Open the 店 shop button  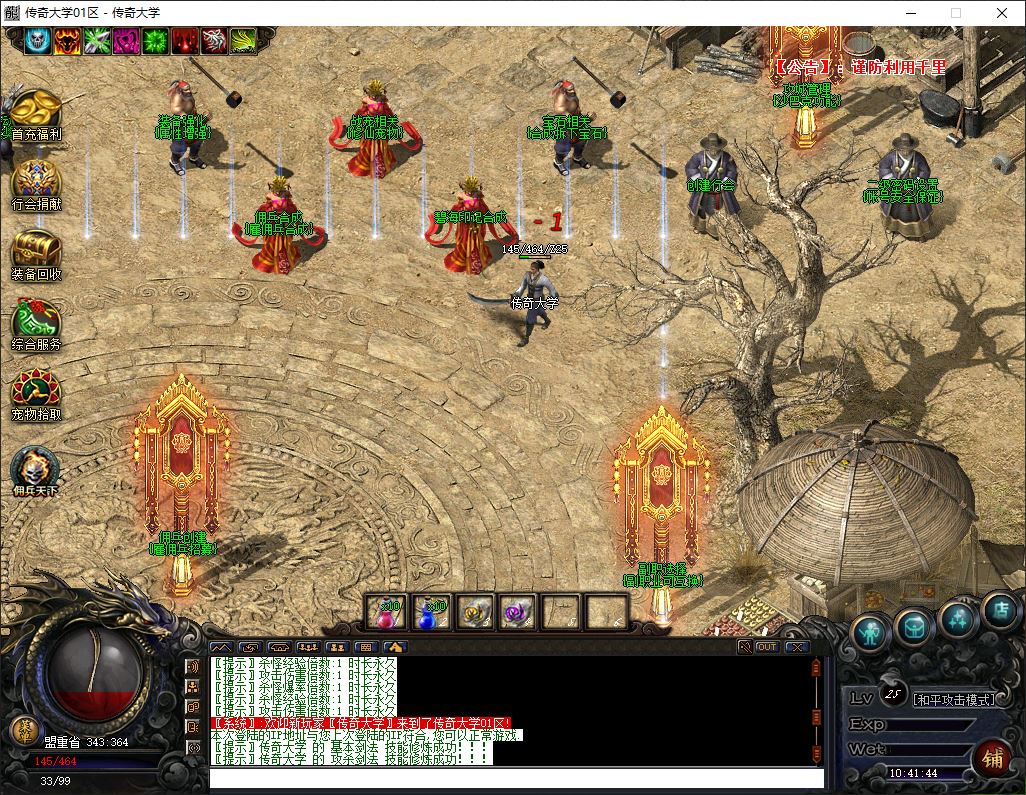coord(998,607)
